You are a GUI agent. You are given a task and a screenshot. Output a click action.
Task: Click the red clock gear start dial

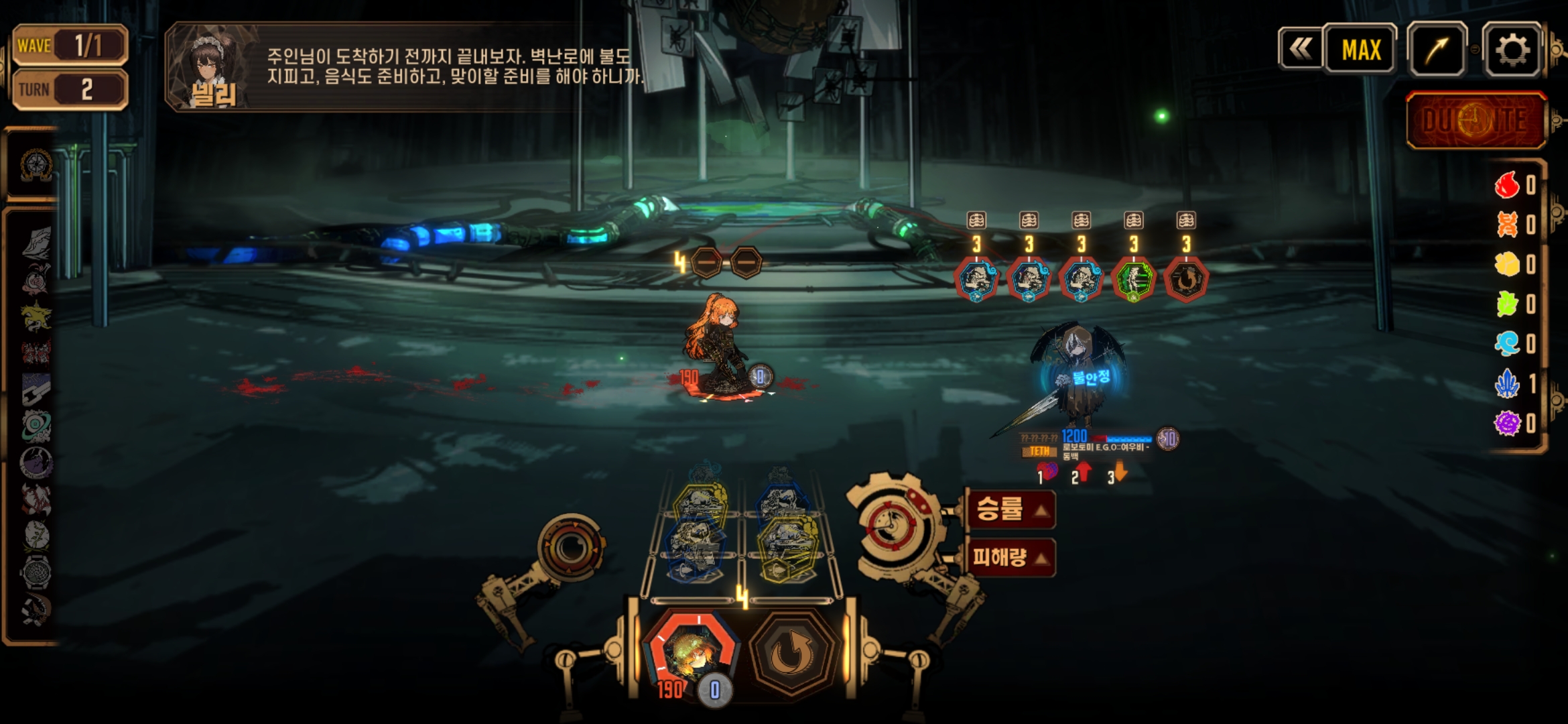891,527
